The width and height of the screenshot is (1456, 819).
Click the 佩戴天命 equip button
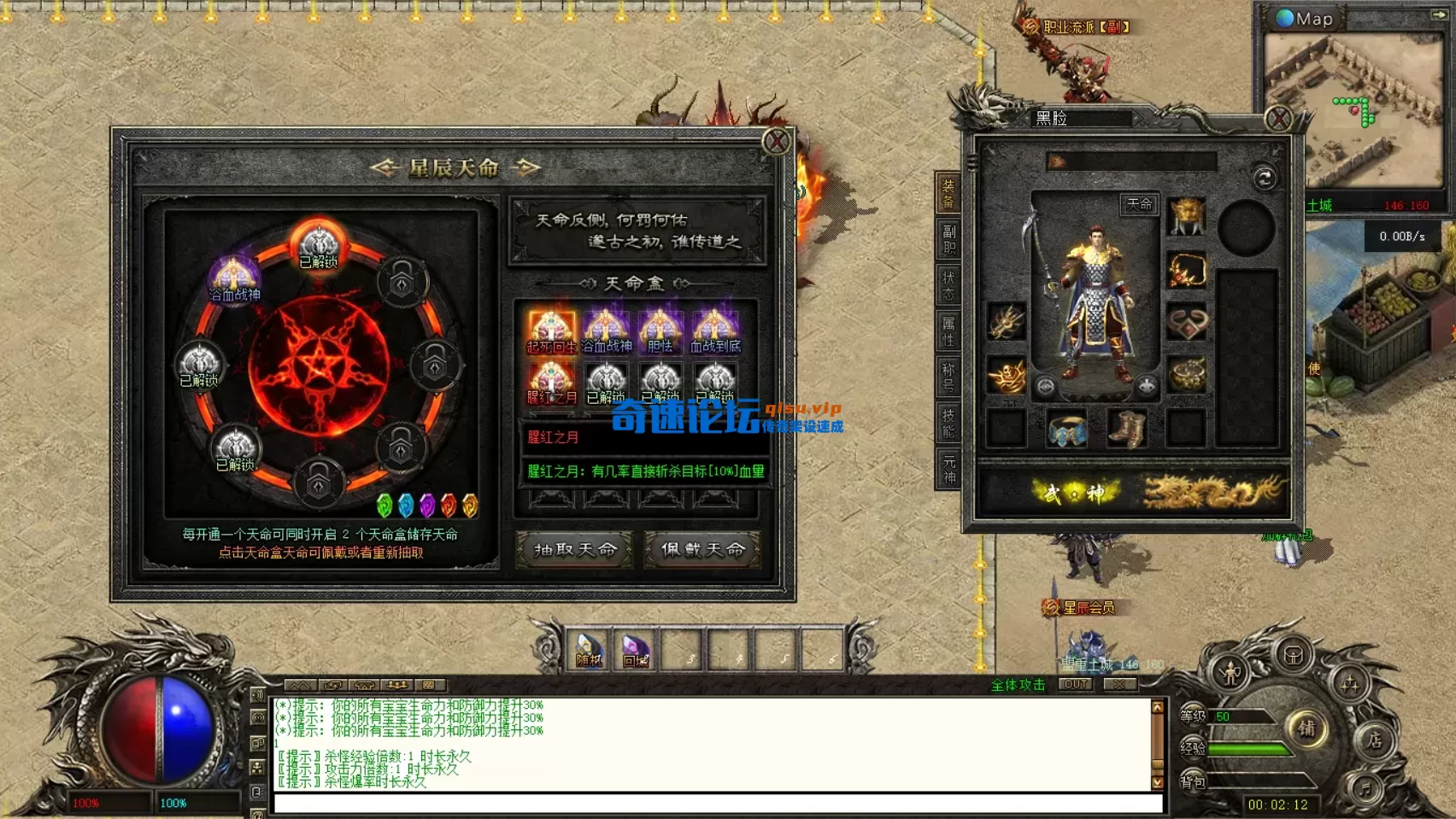[x=702, y=549]
